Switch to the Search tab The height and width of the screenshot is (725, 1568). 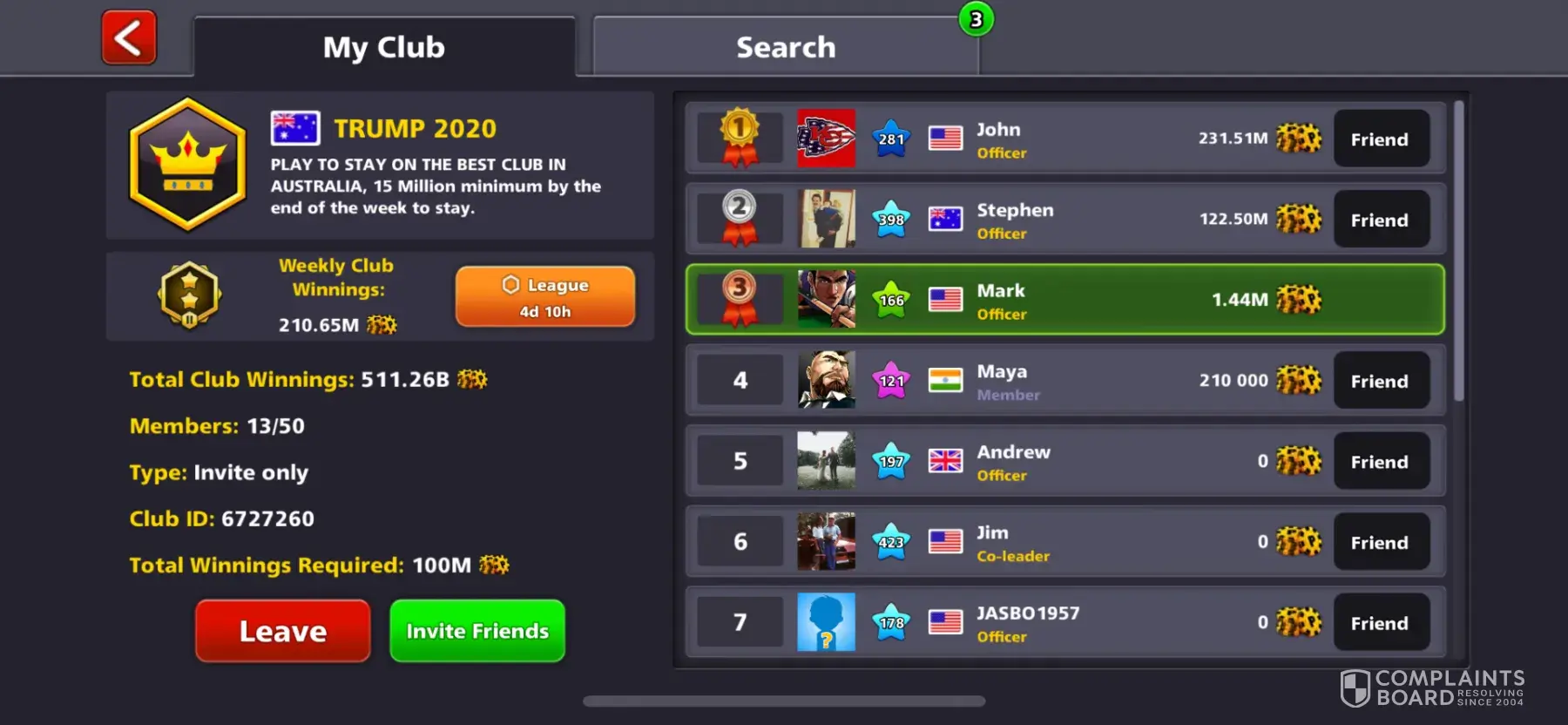(x=785, y=47)
